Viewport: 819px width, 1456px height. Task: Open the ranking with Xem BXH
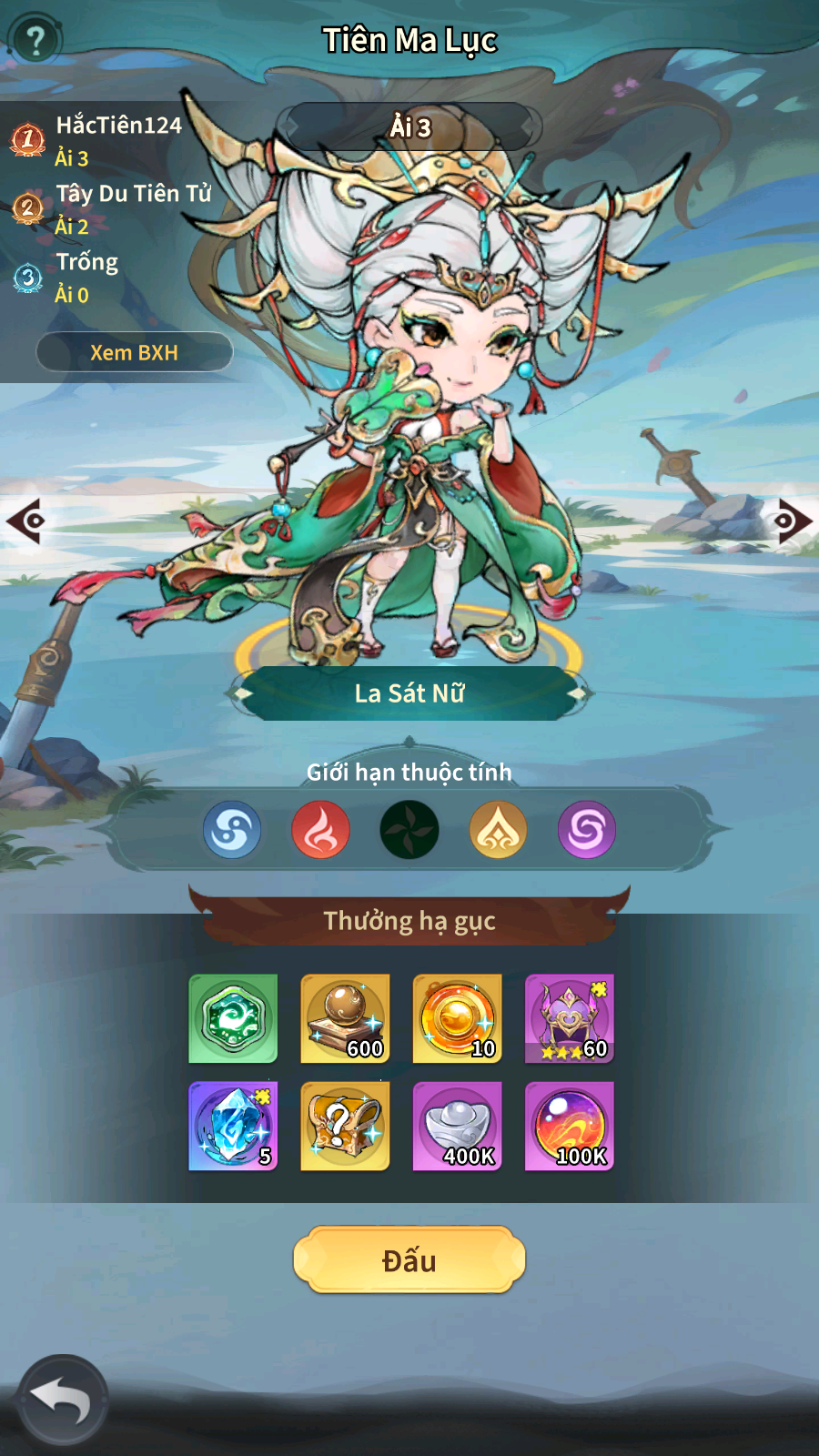135,352
